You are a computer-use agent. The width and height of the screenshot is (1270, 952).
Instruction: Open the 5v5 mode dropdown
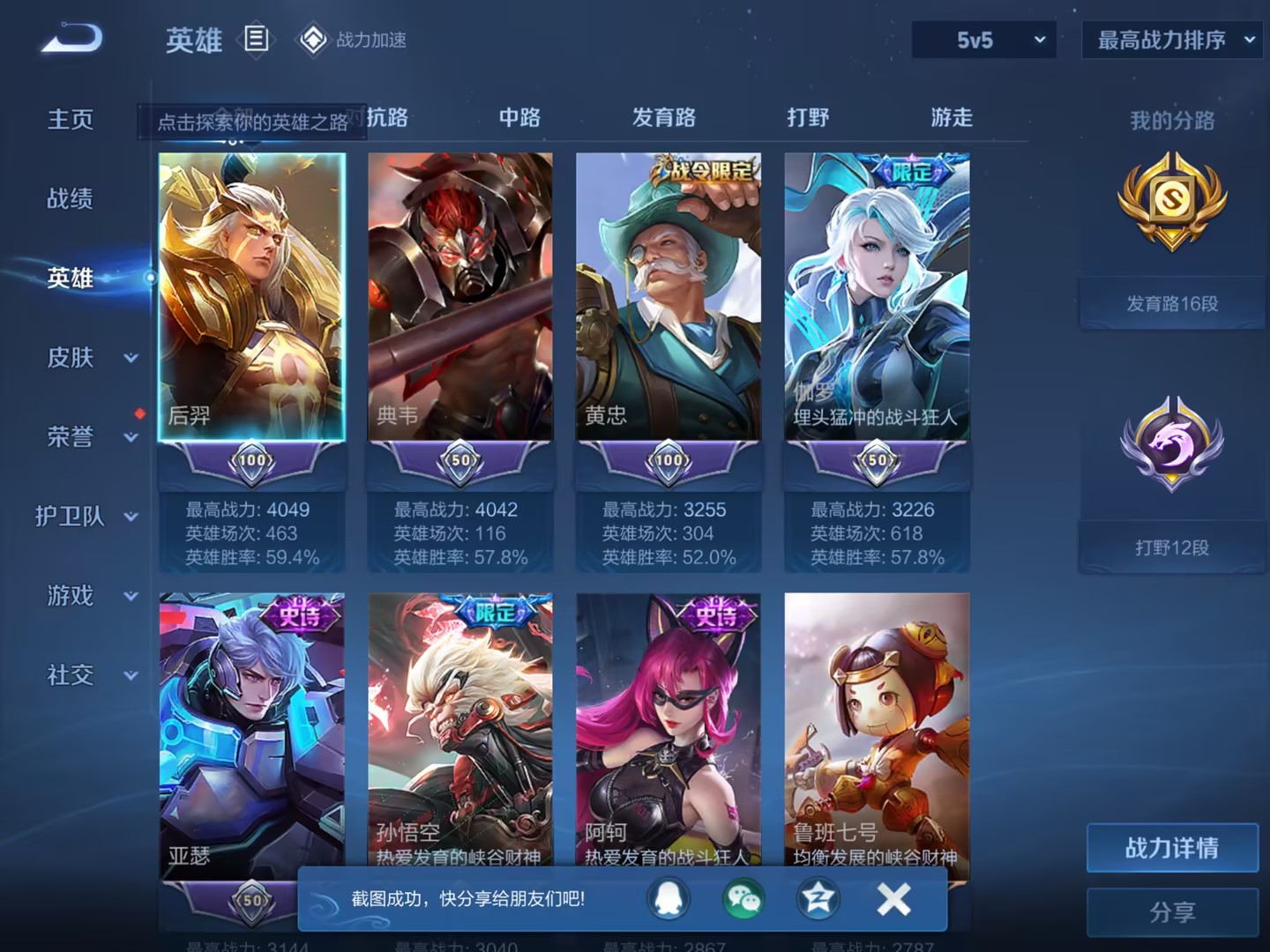(x=983, y=40)
